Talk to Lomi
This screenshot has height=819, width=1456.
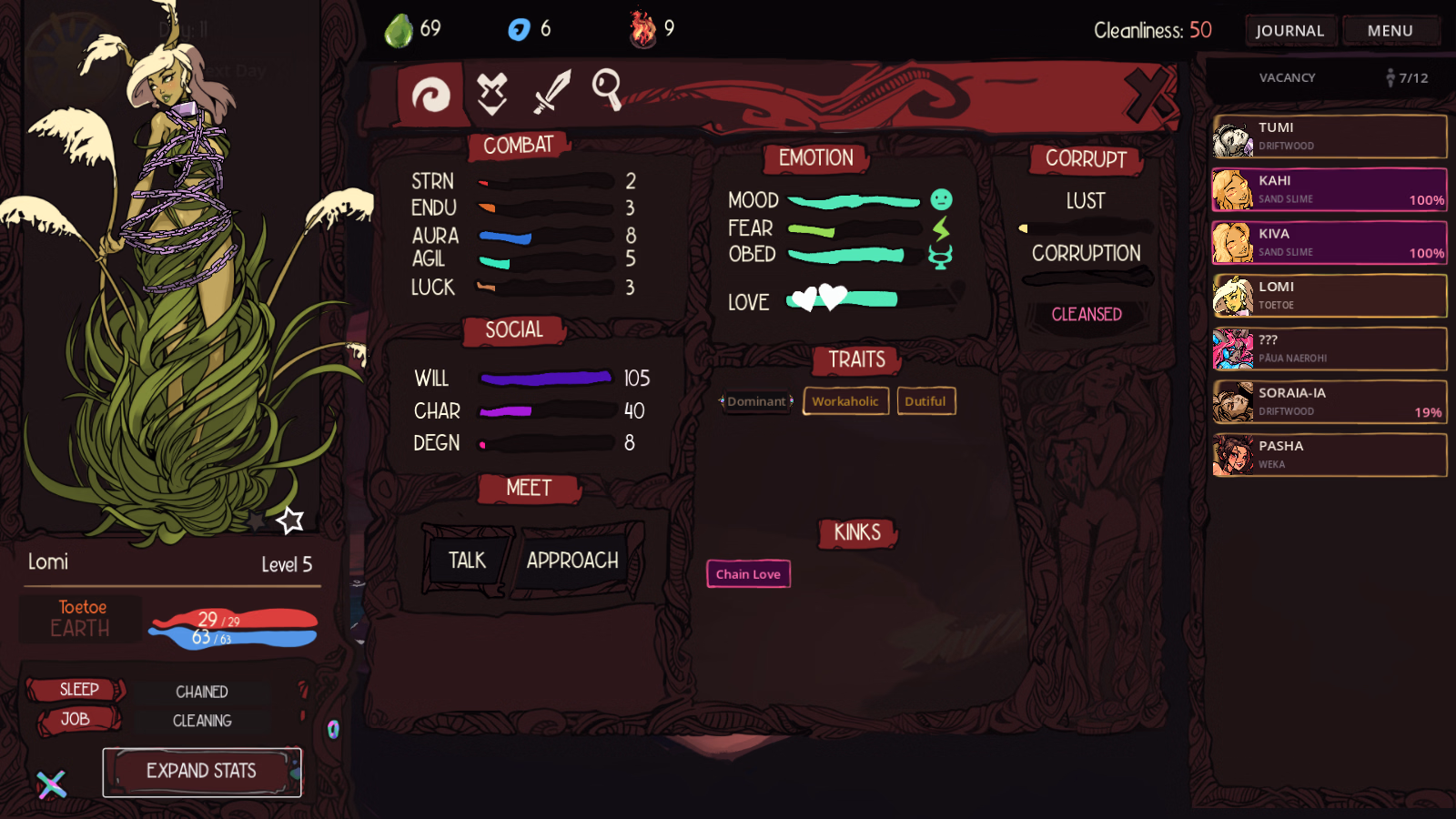pos(467,561)
